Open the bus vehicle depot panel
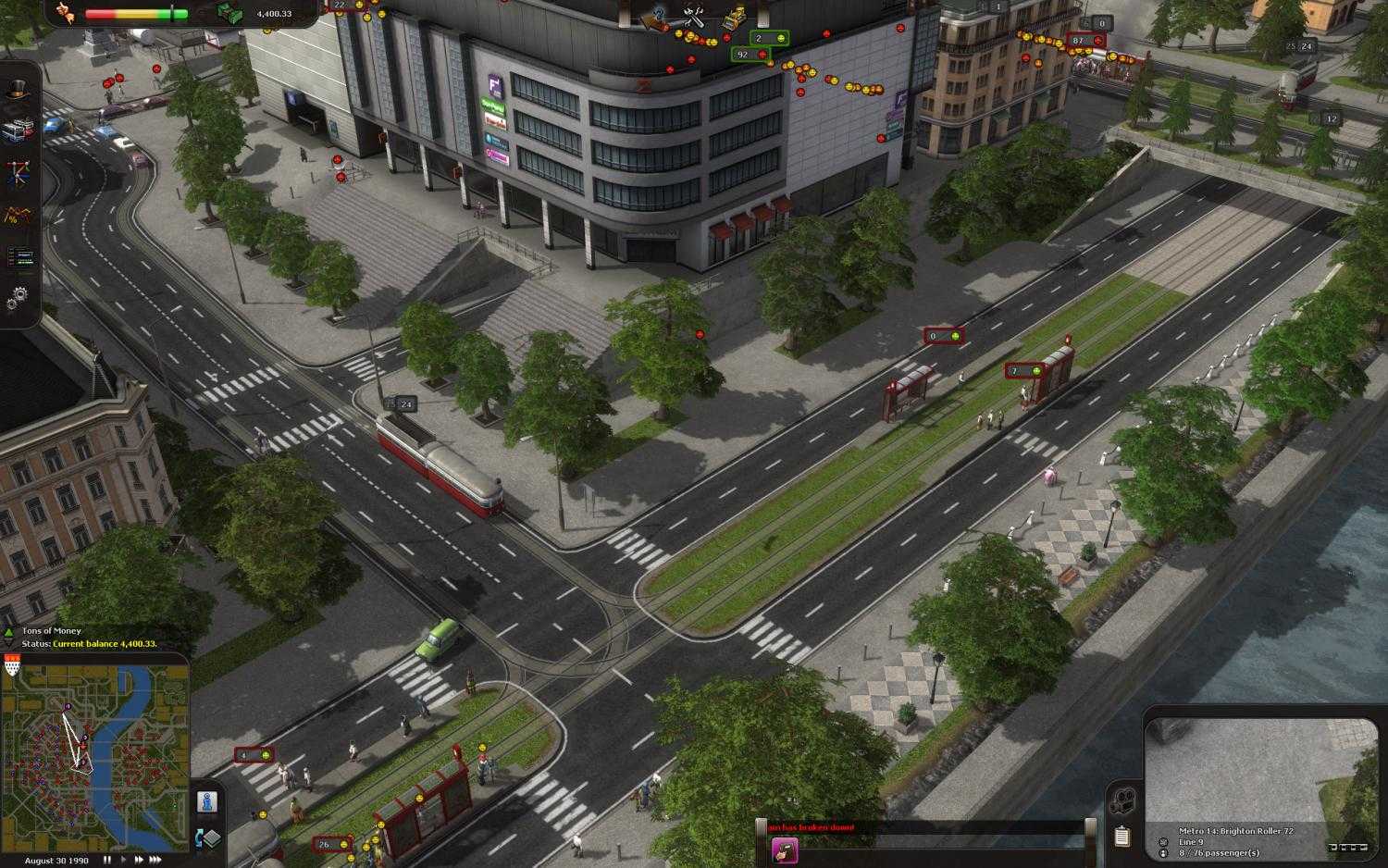The width and height of the screenshot is (1388, 868). tap(19, 130)
